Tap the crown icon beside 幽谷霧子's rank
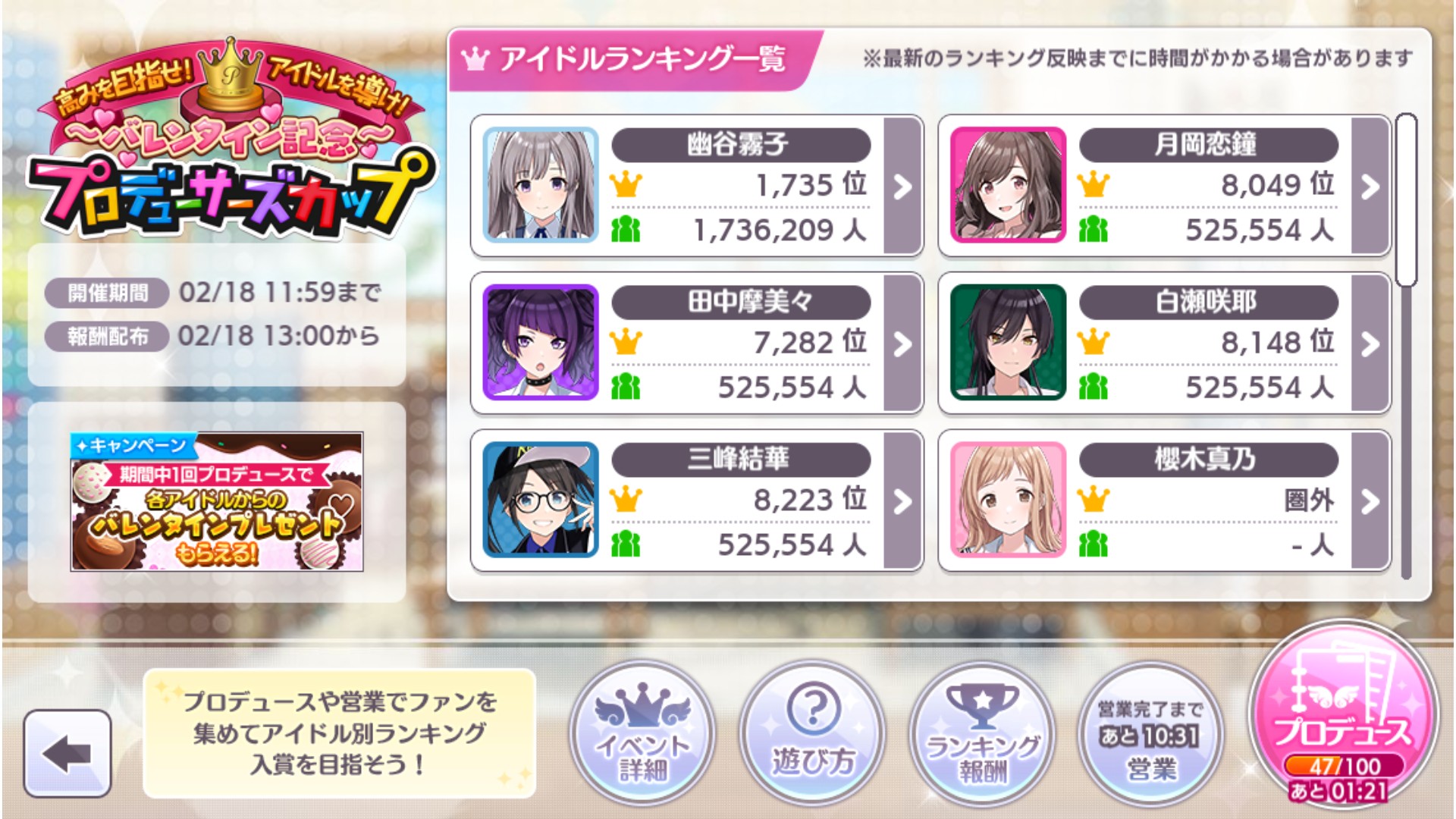Image resolution: width=1456 pixels, height=819 pixels. (624, 184)
